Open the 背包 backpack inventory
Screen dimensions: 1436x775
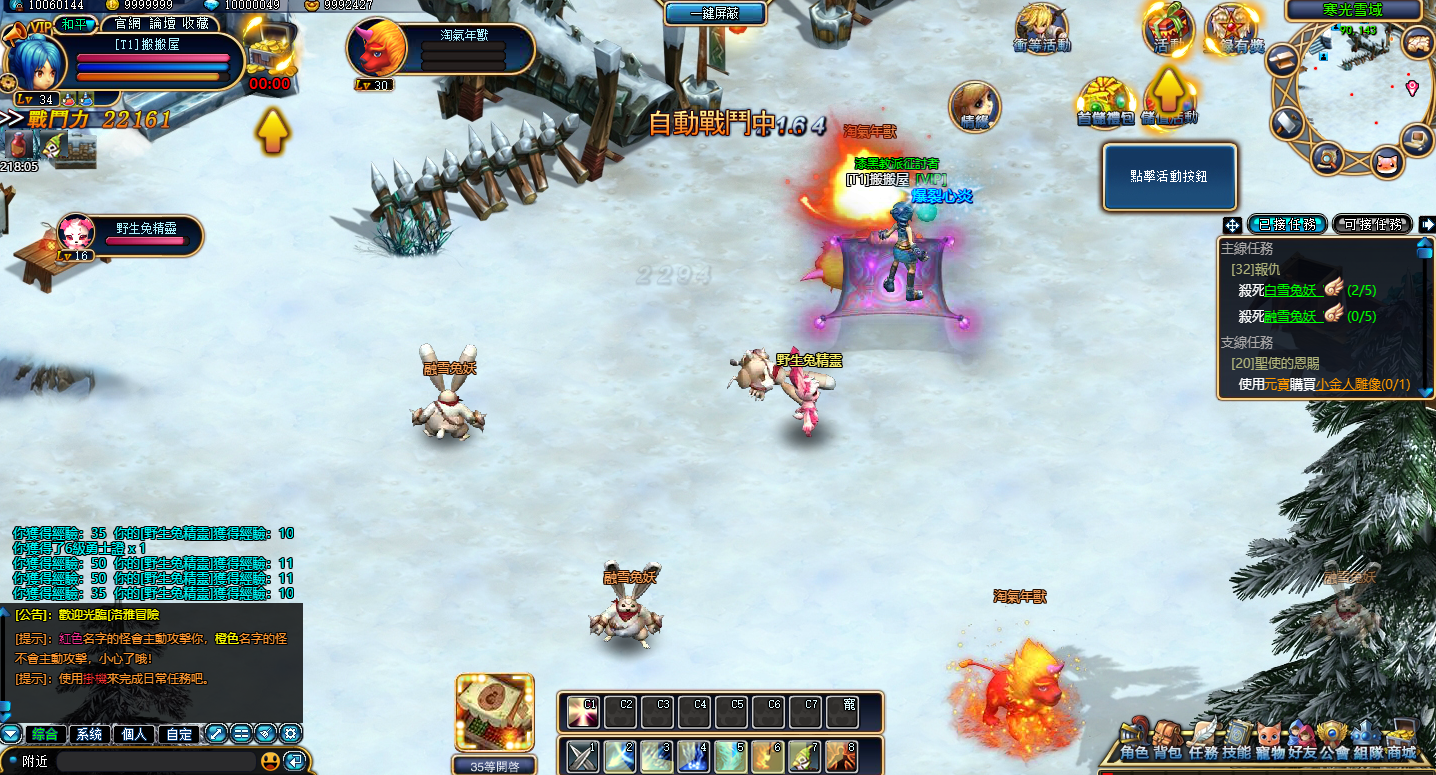(1167, 740)
